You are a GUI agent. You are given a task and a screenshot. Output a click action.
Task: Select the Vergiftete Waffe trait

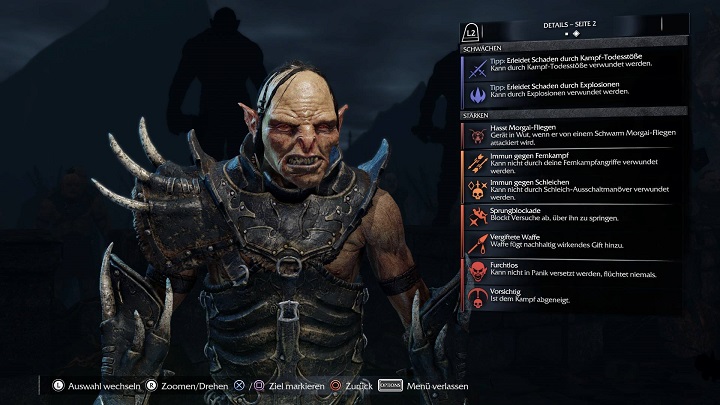(573, 243)
